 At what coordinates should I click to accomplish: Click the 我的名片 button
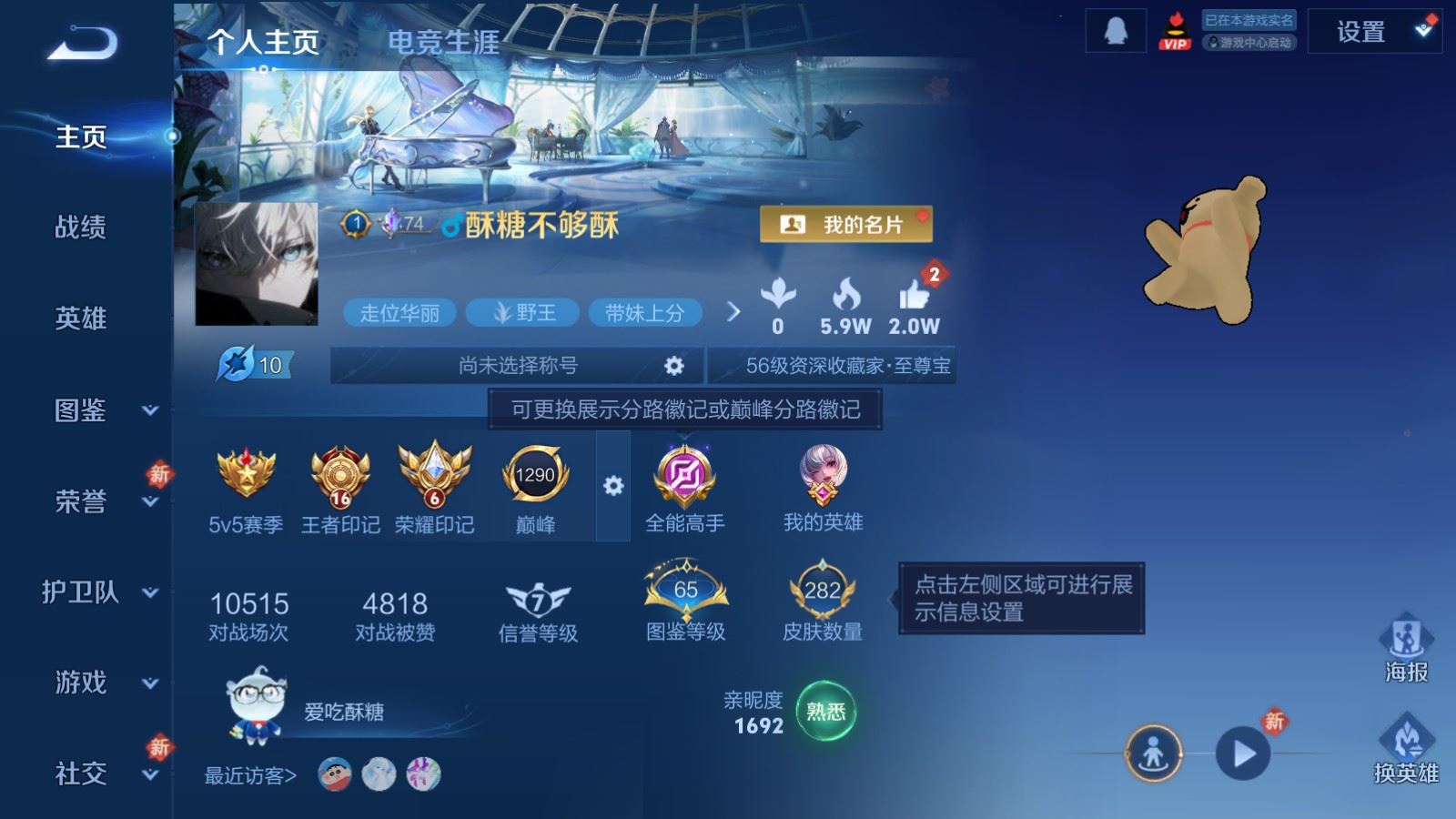tap(846, 222)
